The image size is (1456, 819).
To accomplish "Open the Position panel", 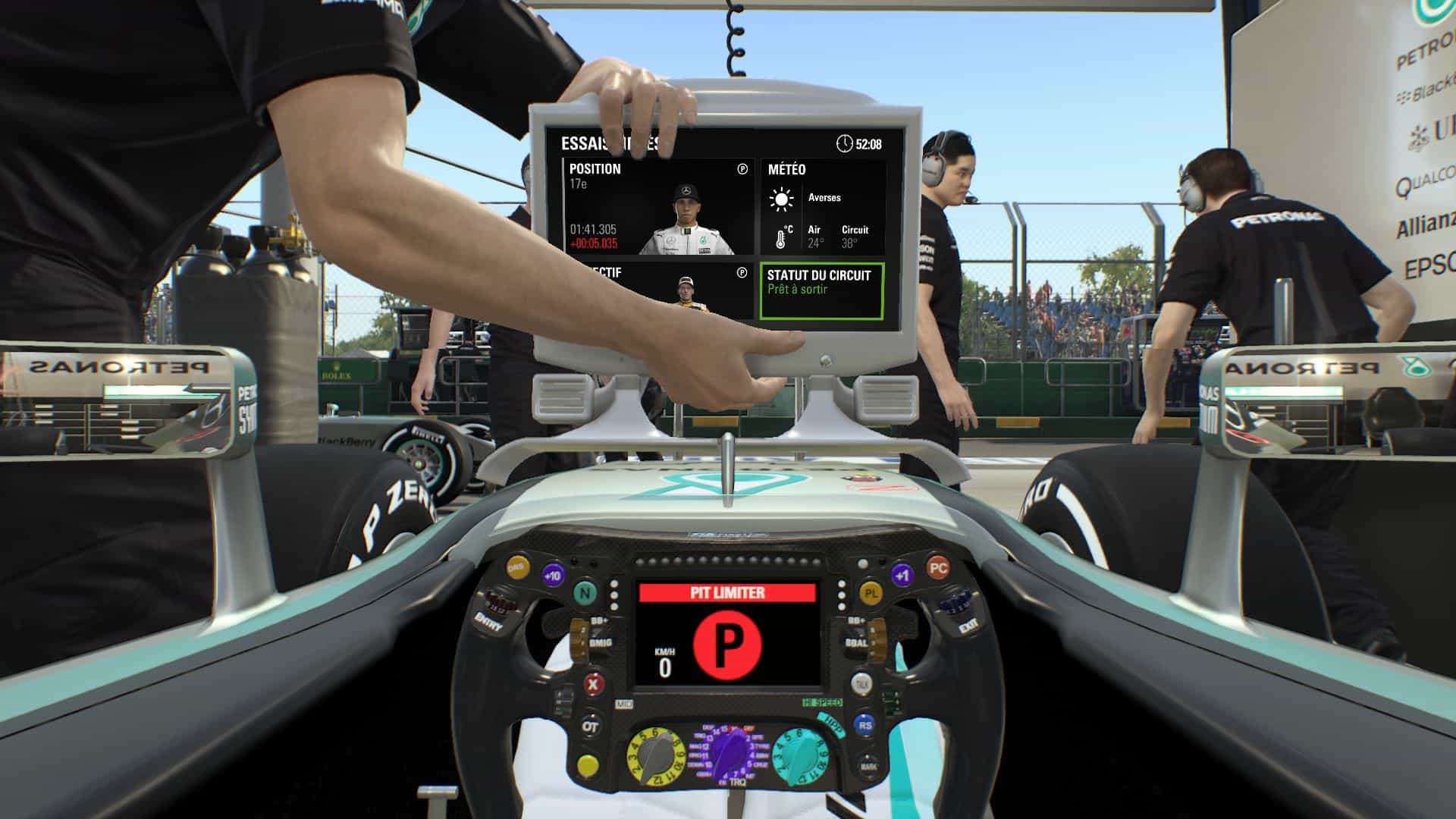I will coord(658,206).
